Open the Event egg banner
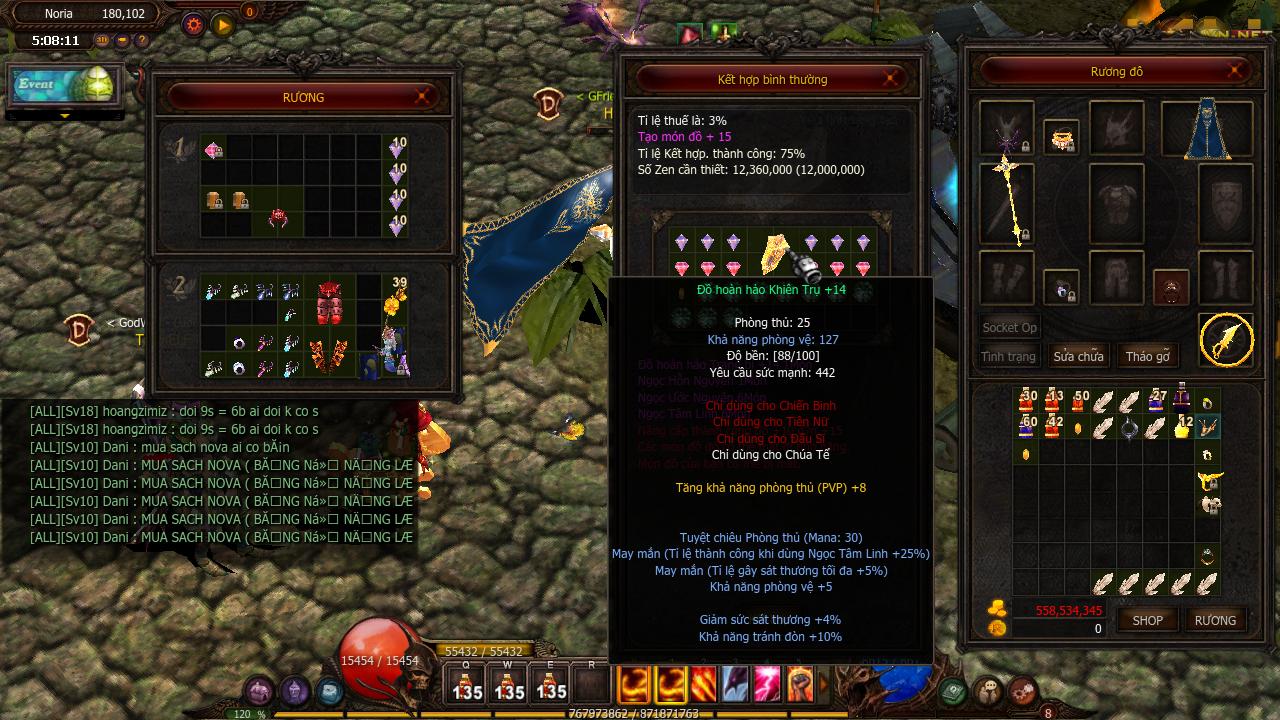This screenshot has width=1280, height=720. point(65,86)
